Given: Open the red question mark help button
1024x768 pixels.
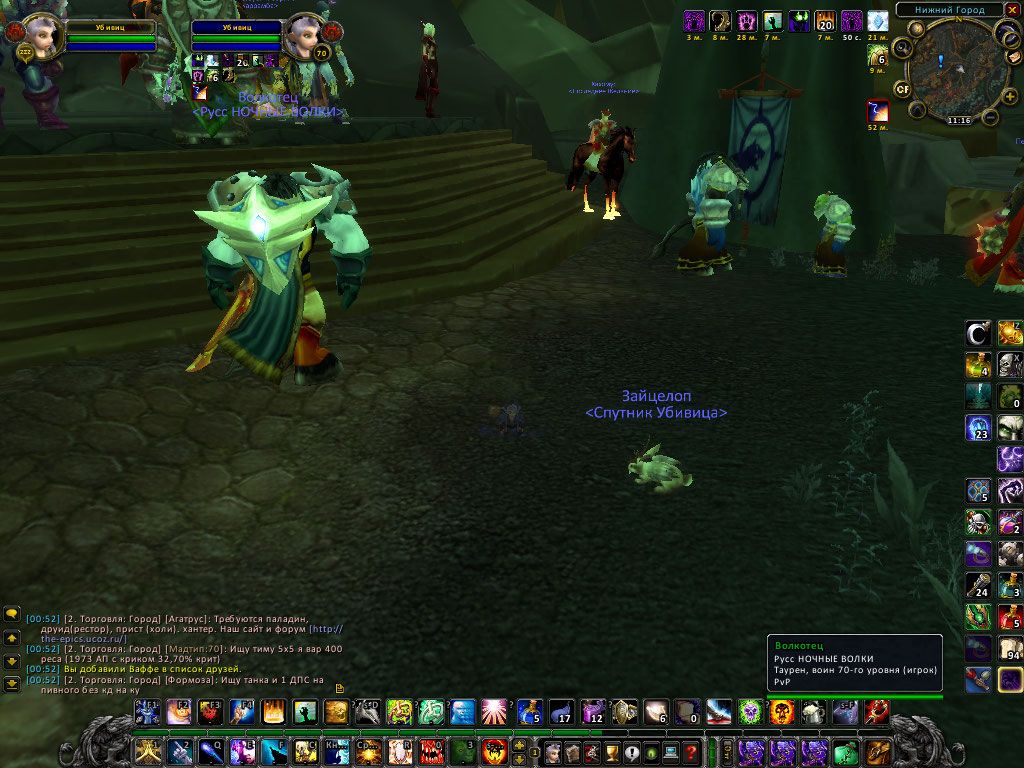Looking at the screenshot, I should pyautogui.click(x=690, y=752).
